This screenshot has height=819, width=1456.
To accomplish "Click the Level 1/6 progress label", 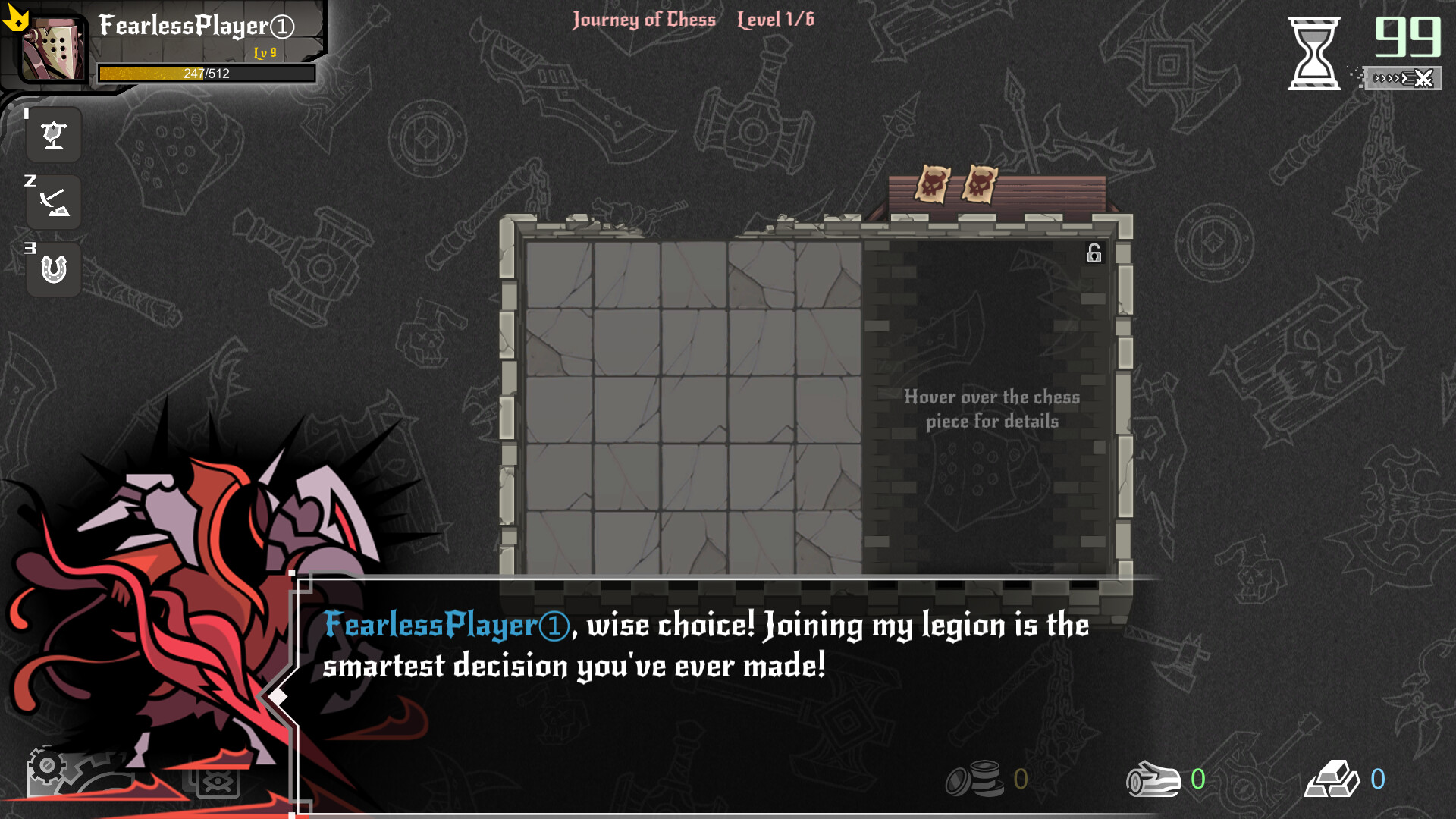I will click(774, 20).
